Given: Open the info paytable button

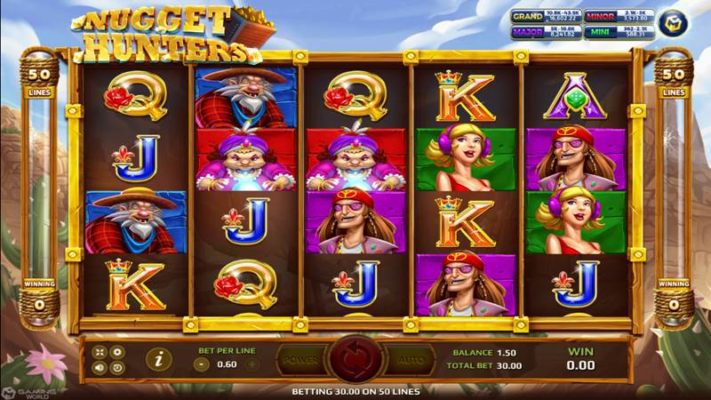Looking at the screenshot, I should point(158,359).
